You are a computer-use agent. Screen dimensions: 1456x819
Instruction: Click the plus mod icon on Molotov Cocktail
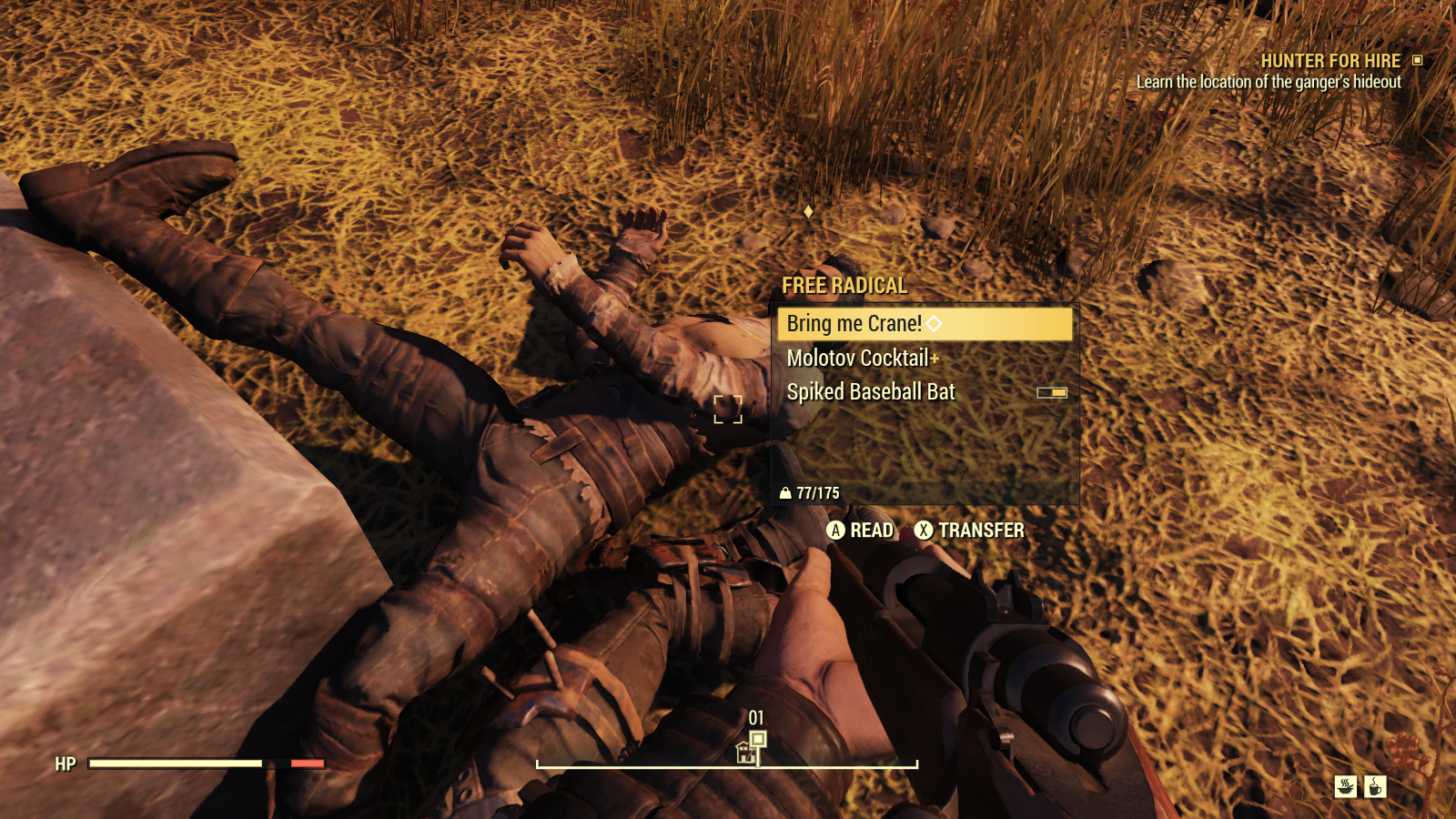[935, 359]
